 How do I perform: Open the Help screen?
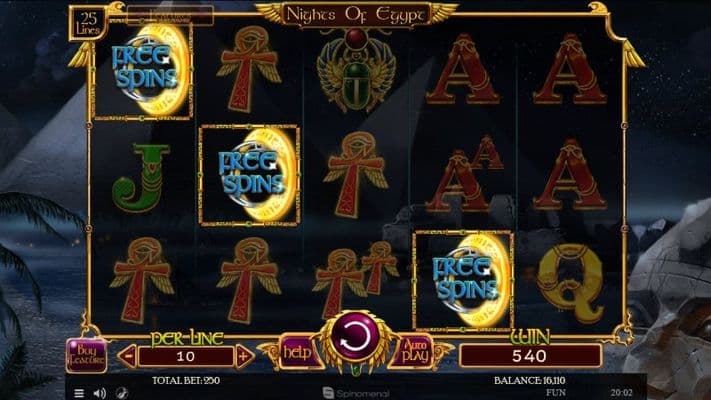296,351
